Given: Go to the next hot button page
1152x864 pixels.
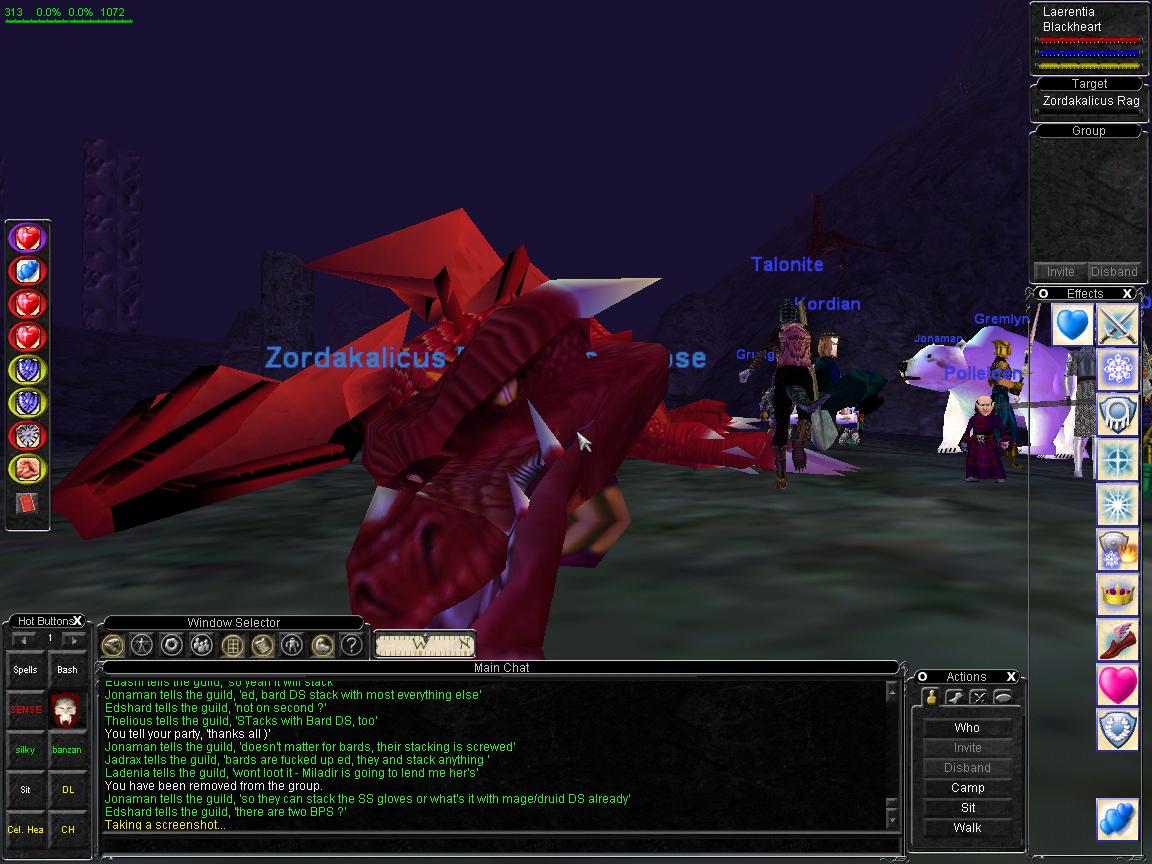Looking at the screenshot, I should click(x=73, y=639).
